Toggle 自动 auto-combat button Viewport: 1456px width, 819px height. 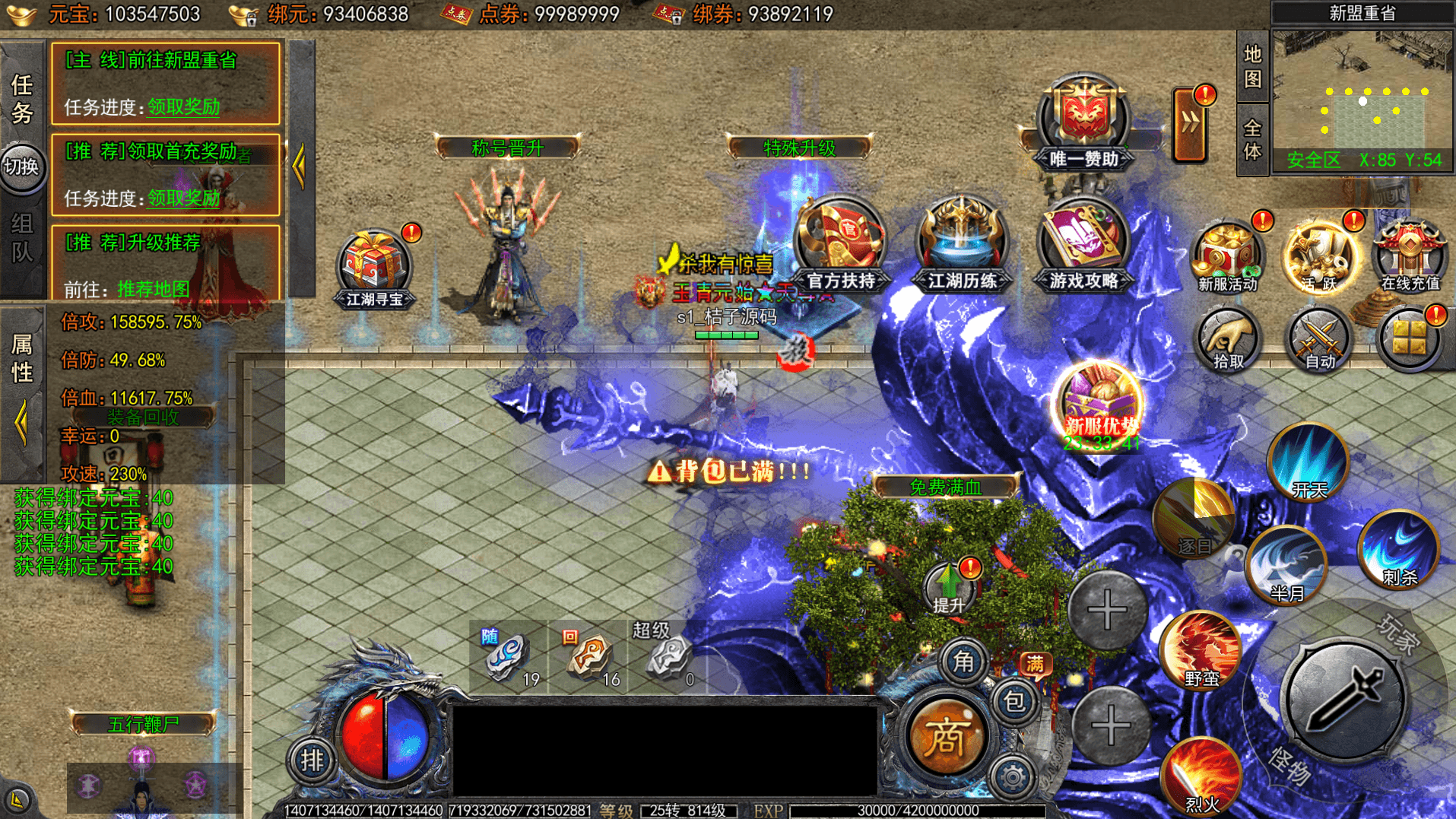[1319, 340]
